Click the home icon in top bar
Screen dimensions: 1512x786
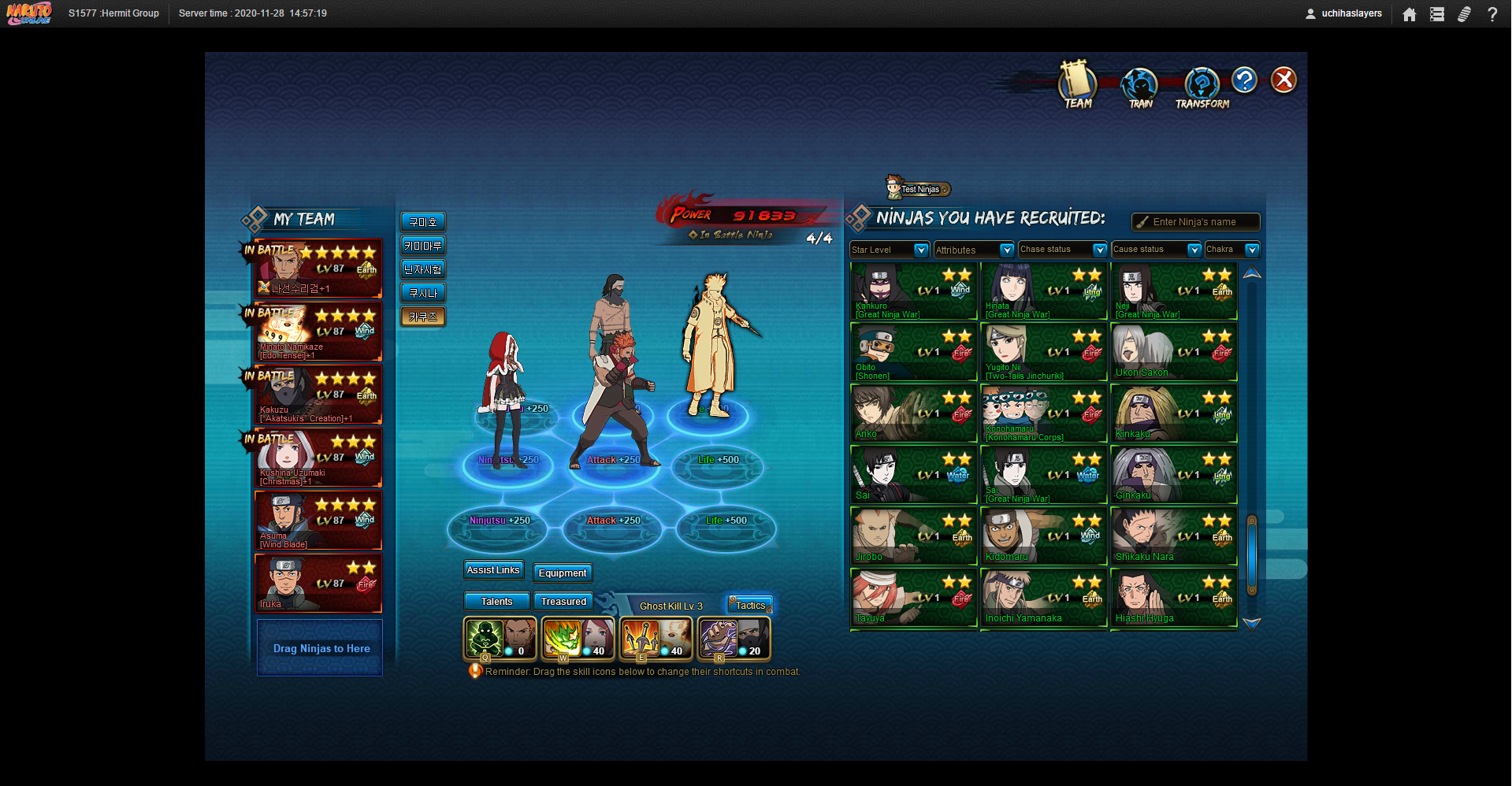(1410, 14)
